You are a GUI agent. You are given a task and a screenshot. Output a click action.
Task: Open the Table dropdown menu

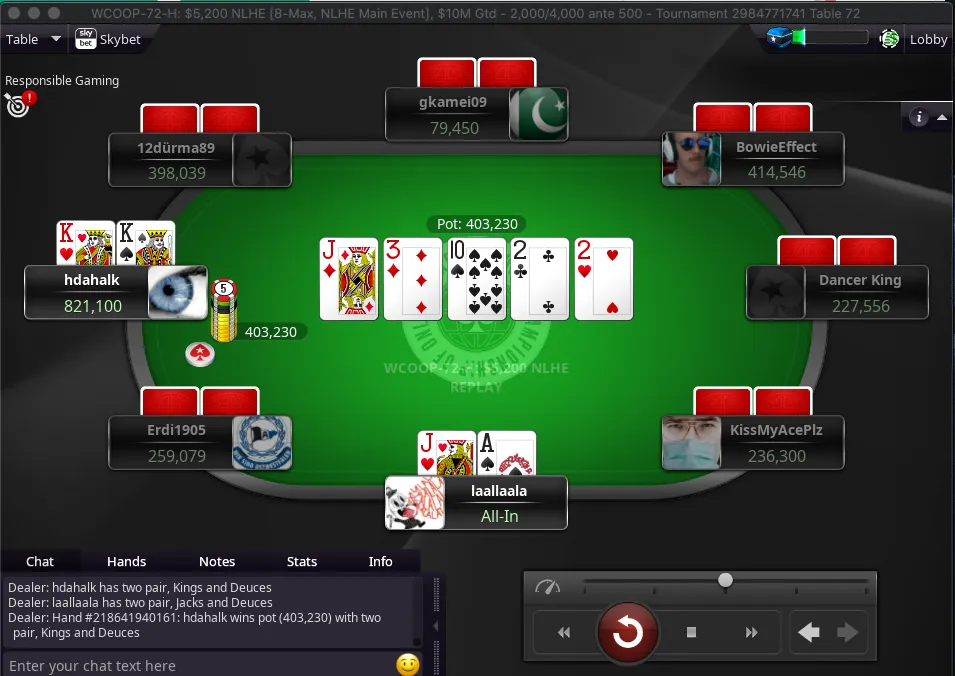34,40
